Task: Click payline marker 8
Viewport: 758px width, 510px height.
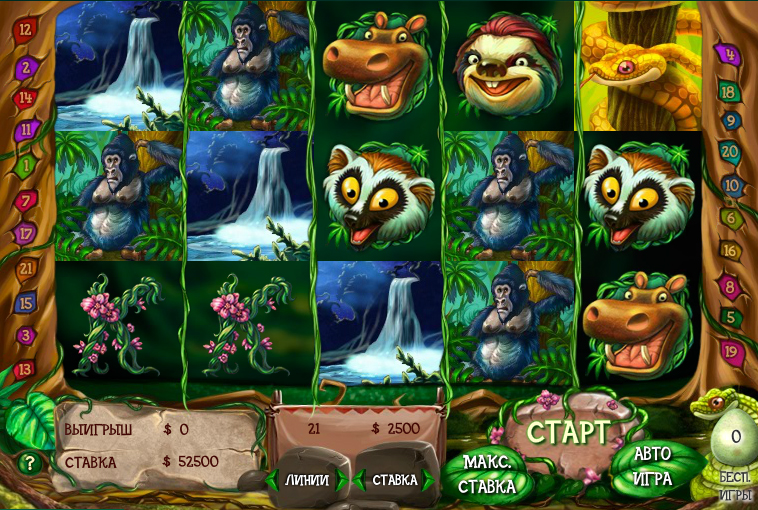Action: coord(730,286)
